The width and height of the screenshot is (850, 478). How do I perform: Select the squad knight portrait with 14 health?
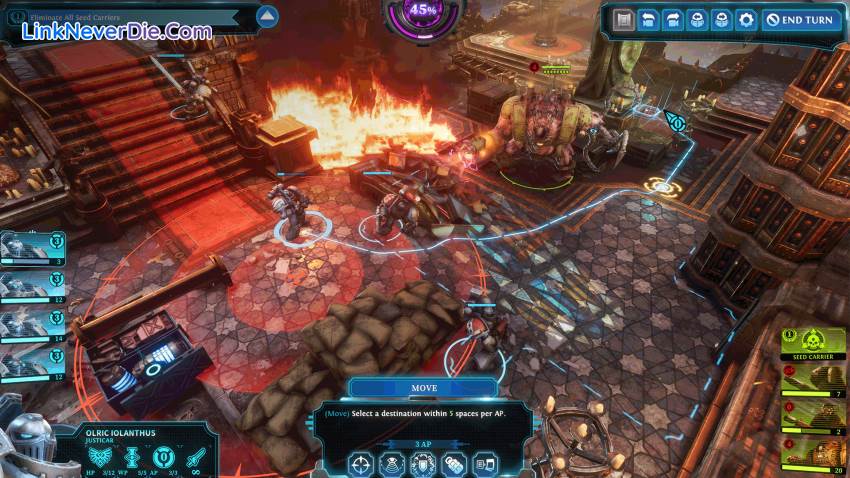(32, 322)
